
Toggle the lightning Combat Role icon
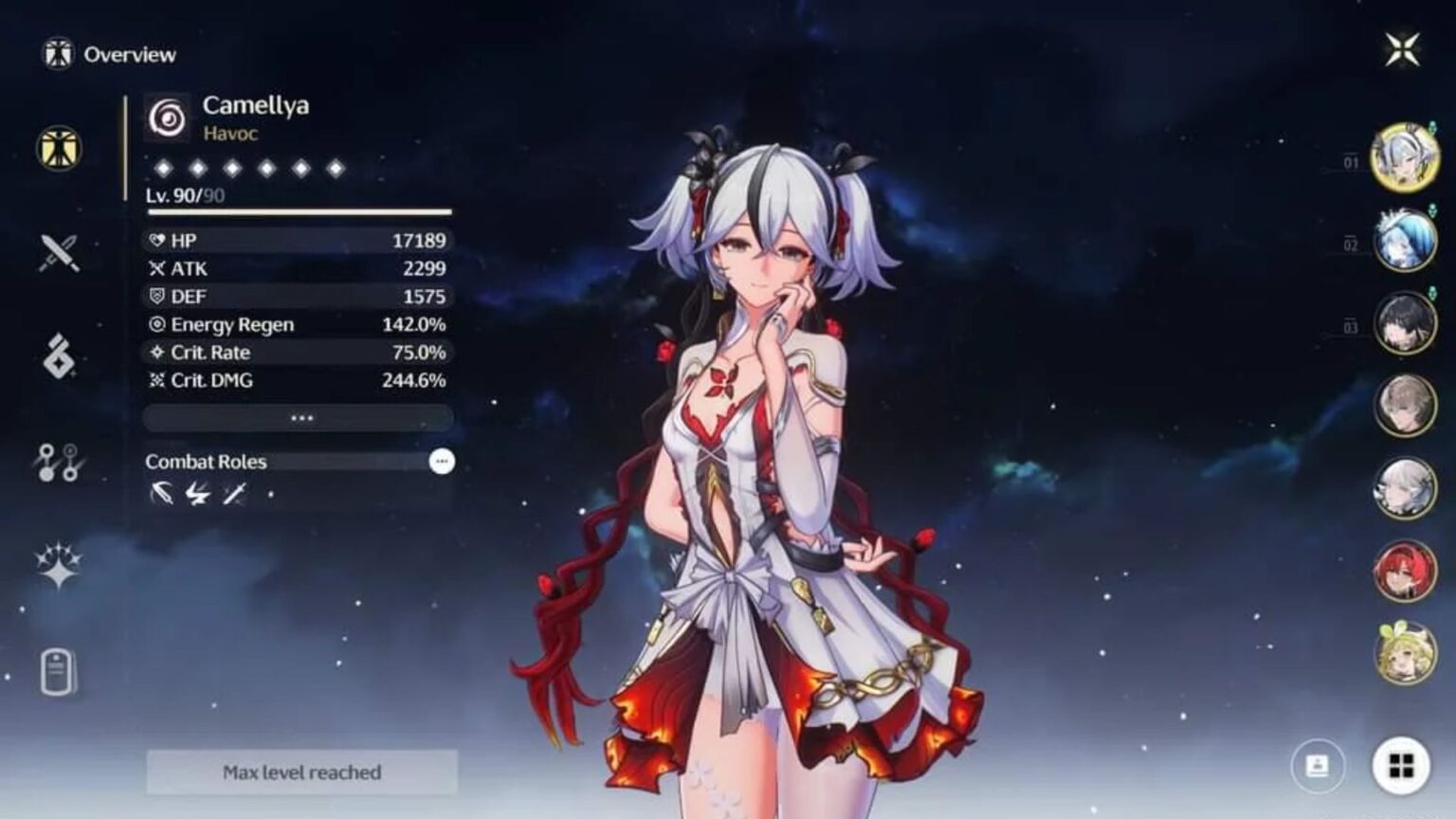coord(200,492)
